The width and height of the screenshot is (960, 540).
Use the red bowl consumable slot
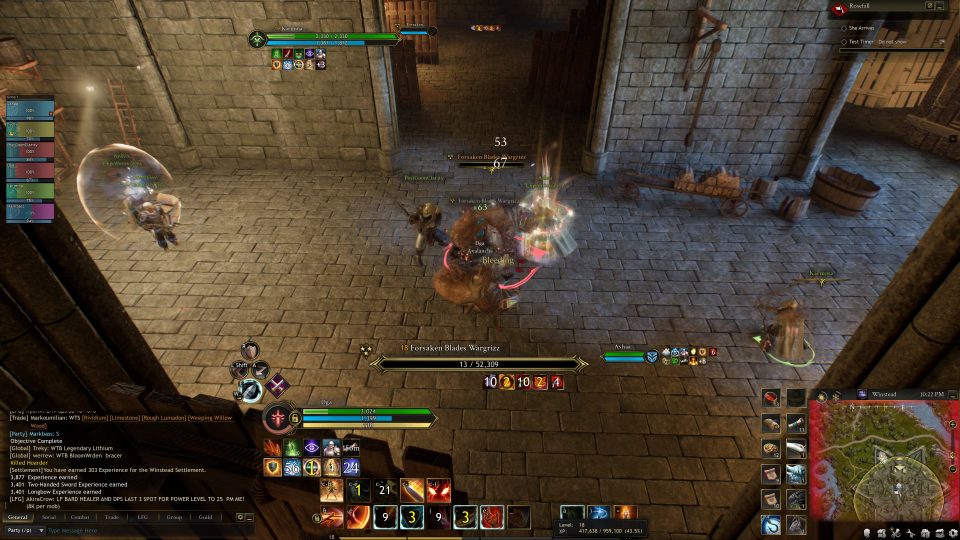point(771,397)
